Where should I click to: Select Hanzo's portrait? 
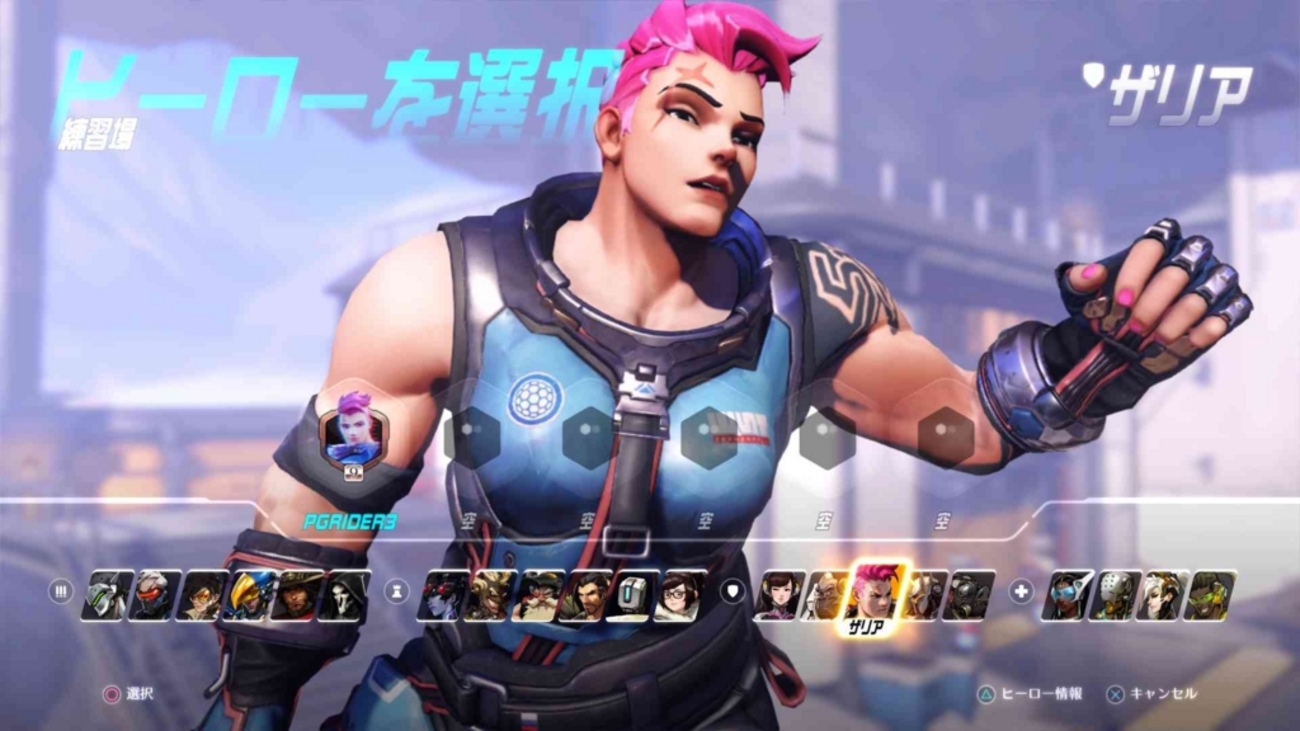(x=584, y=595)
